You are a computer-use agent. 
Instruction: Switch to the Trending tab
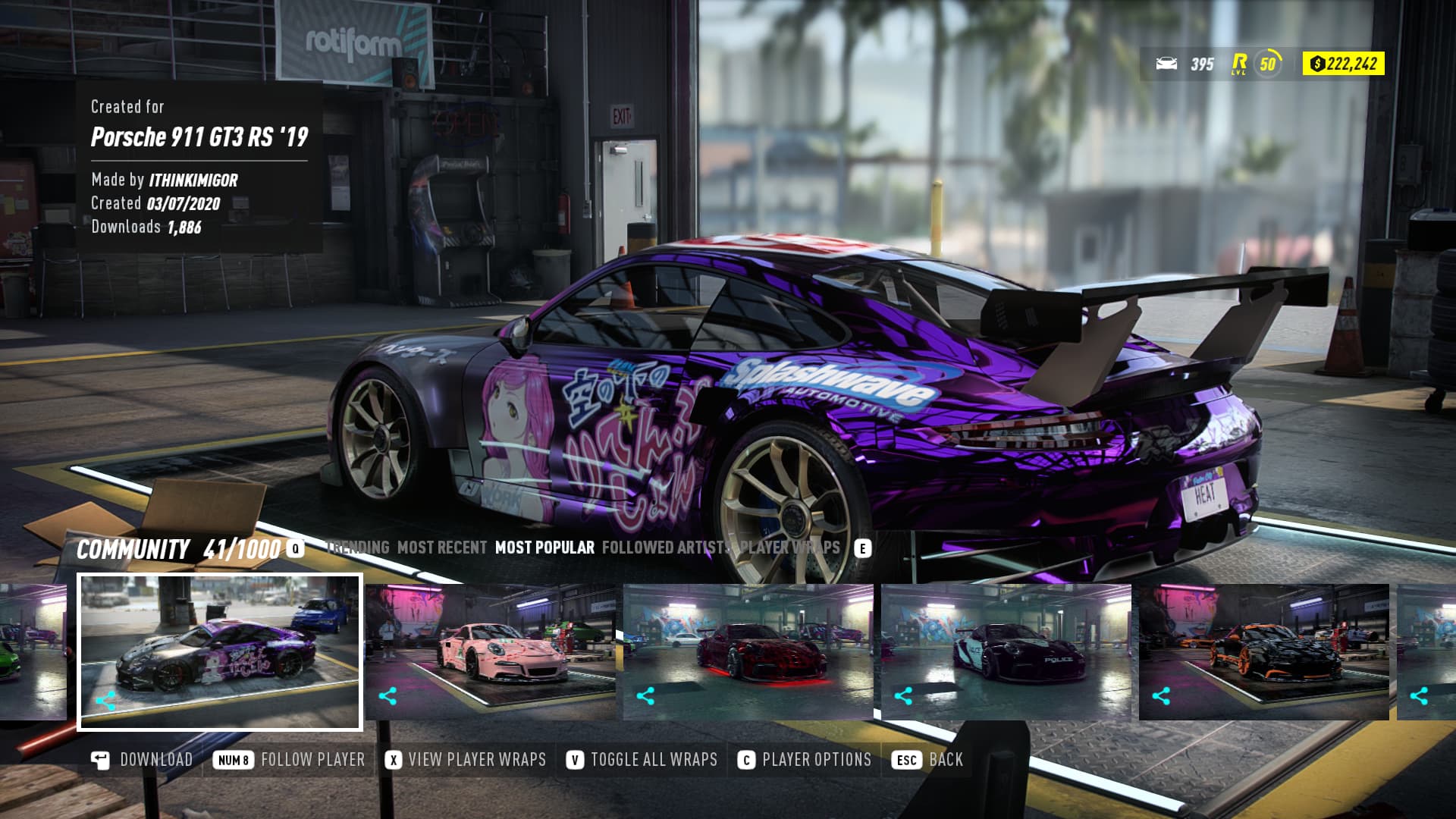(x=358, y=548)
